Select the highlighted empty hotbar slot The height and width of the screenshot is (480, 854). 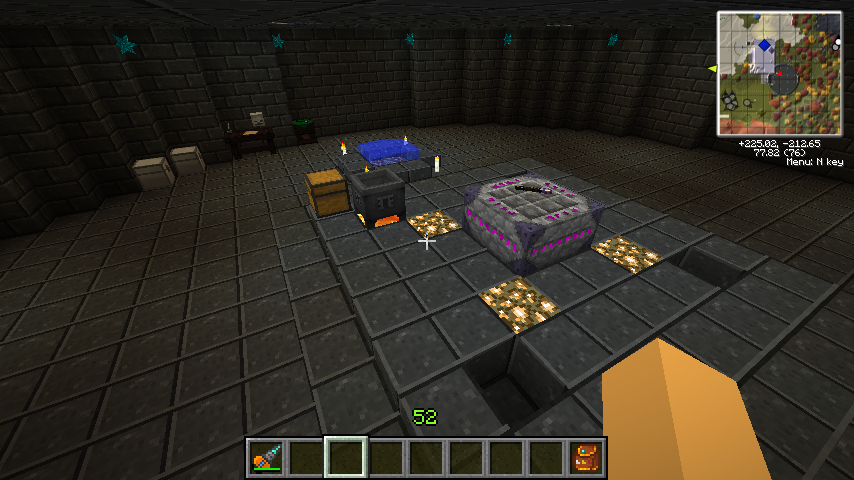click(x=346, y=457)
